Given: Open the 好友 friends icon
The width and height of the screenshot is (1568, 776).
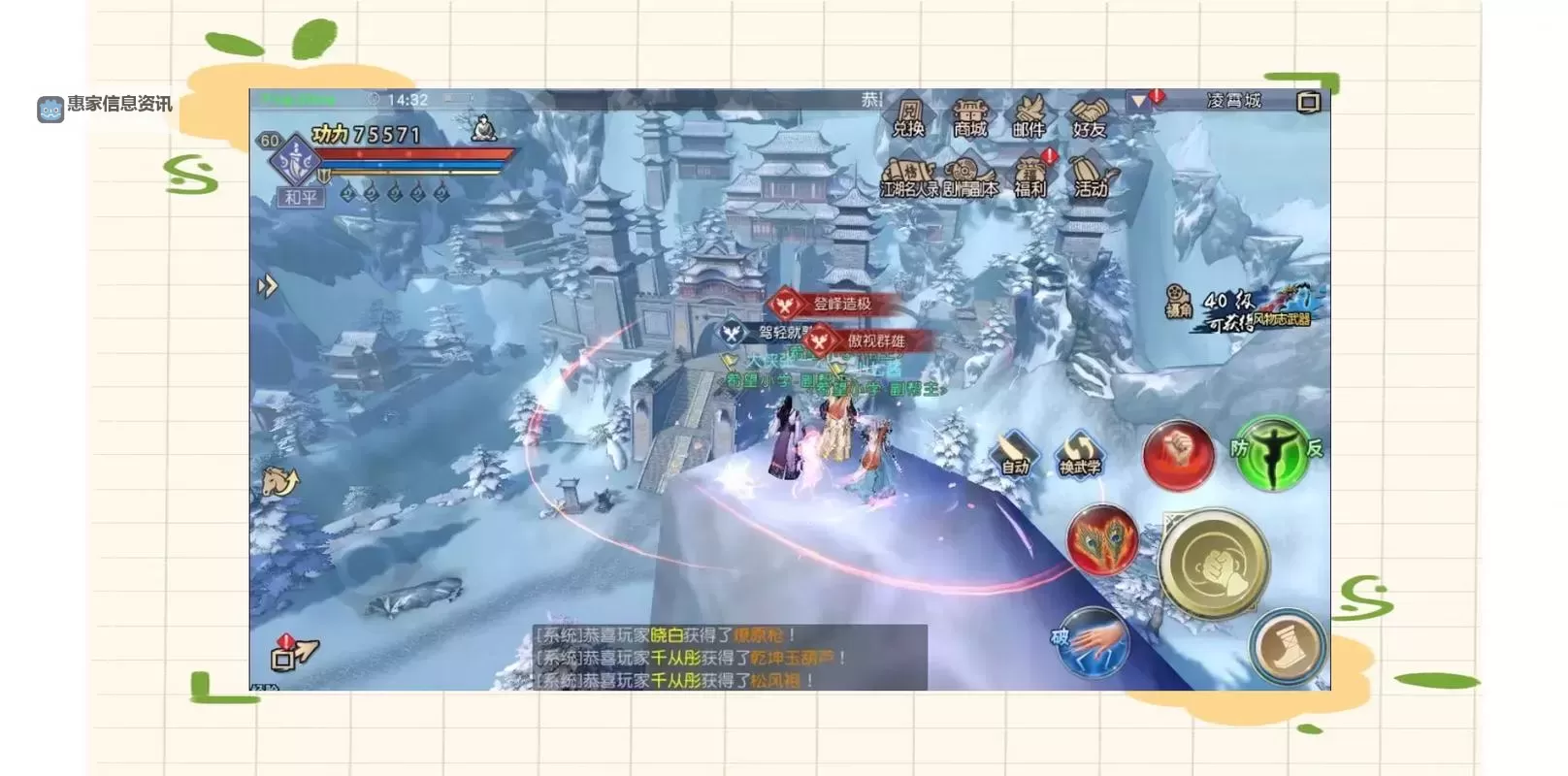Looking at the screenshot, I should pyautogui.click(x=1087, y=113).
